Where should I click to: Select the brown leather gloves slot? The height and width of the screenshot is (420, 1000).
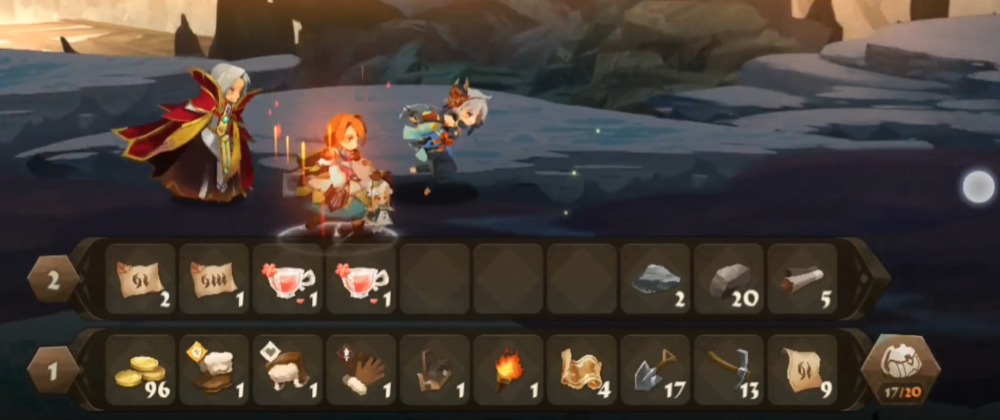(361, 369)
